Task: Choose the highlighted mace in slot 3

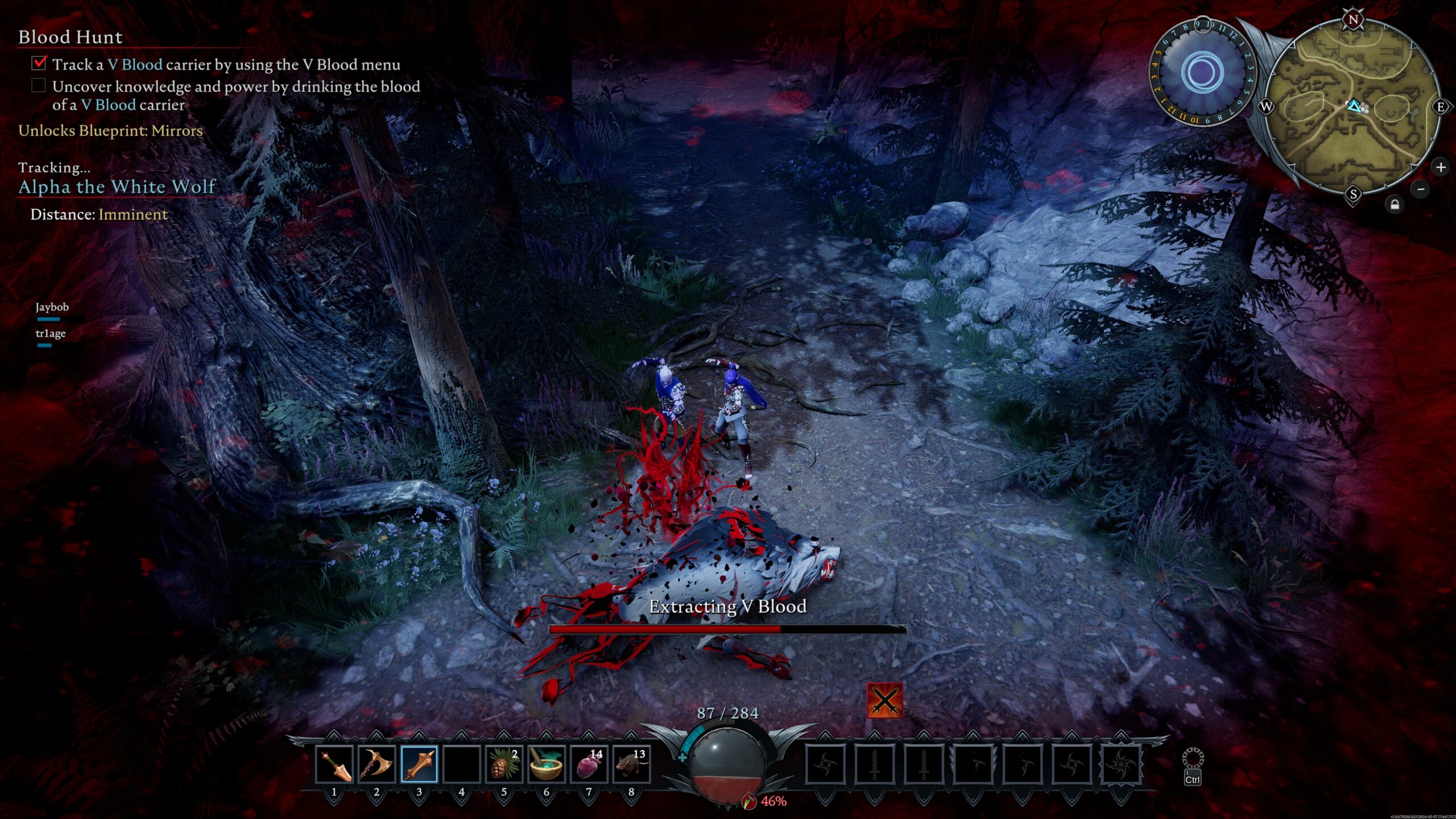Action: [x=419, y=764]
